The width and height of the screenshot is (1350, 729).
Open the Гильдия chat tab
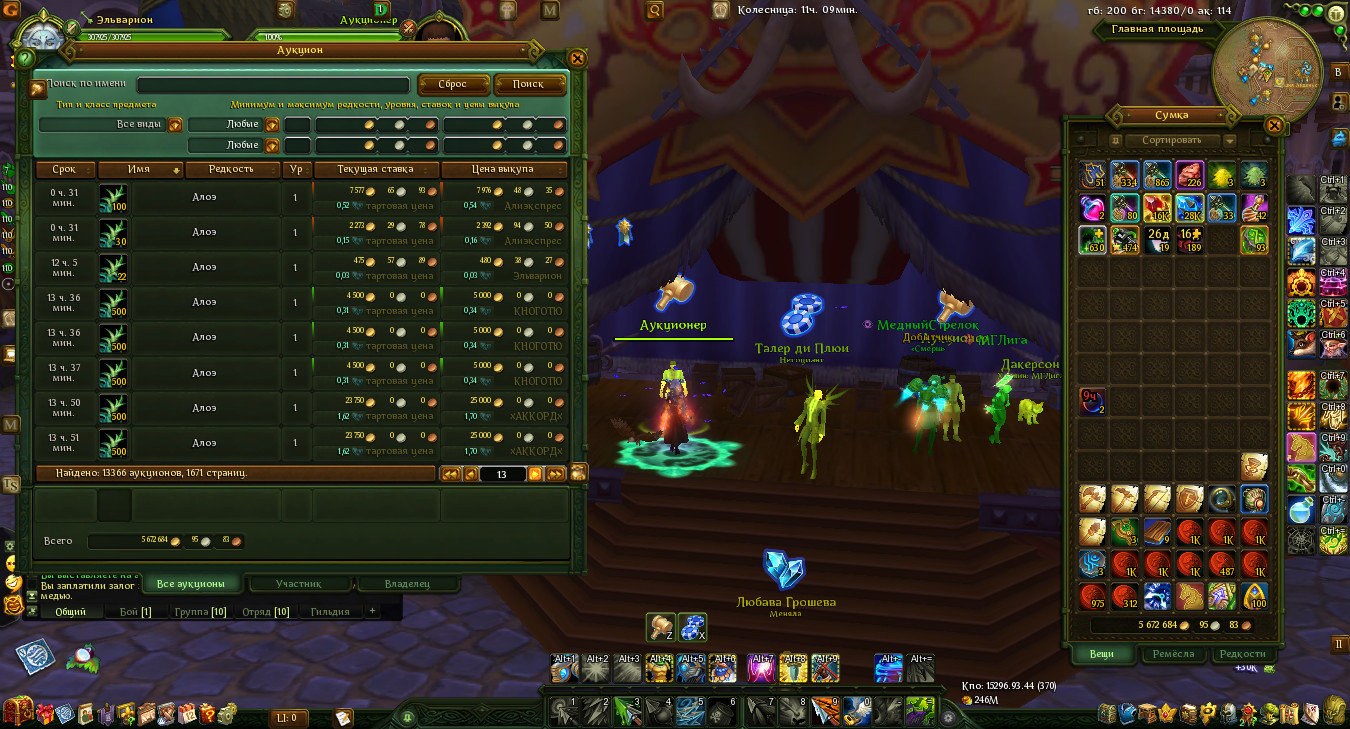coord(330,612)
